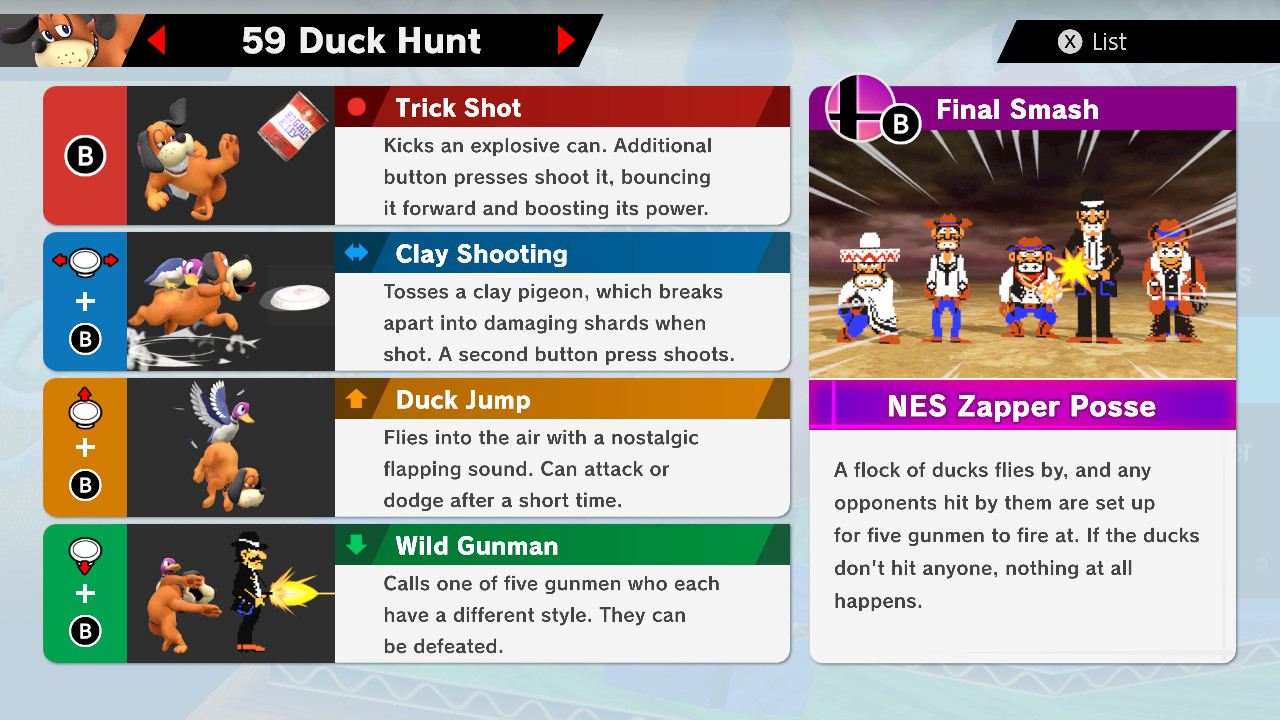
Task: Select the red B button icon for Trick Shot
Action: (85, 155)
